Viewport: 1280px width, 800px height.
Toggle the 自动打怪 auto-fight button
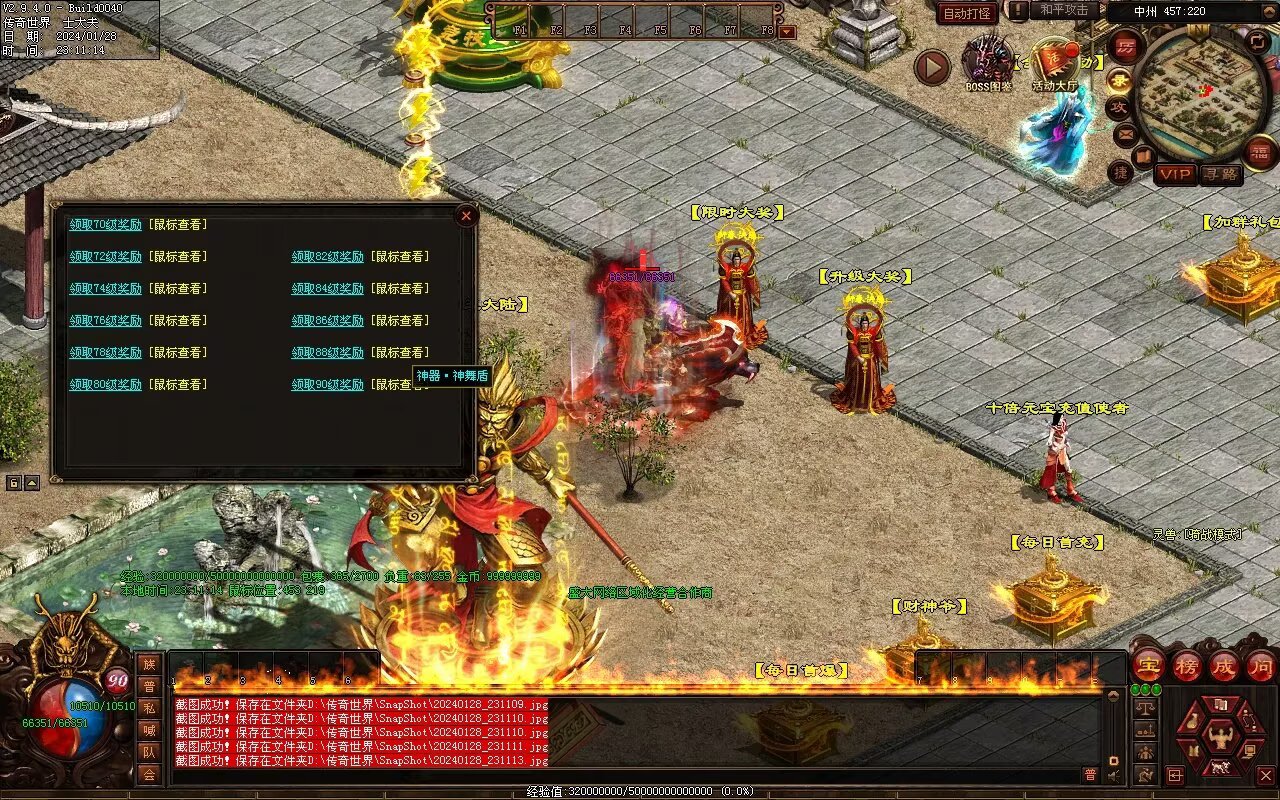[x=967, y=13]
